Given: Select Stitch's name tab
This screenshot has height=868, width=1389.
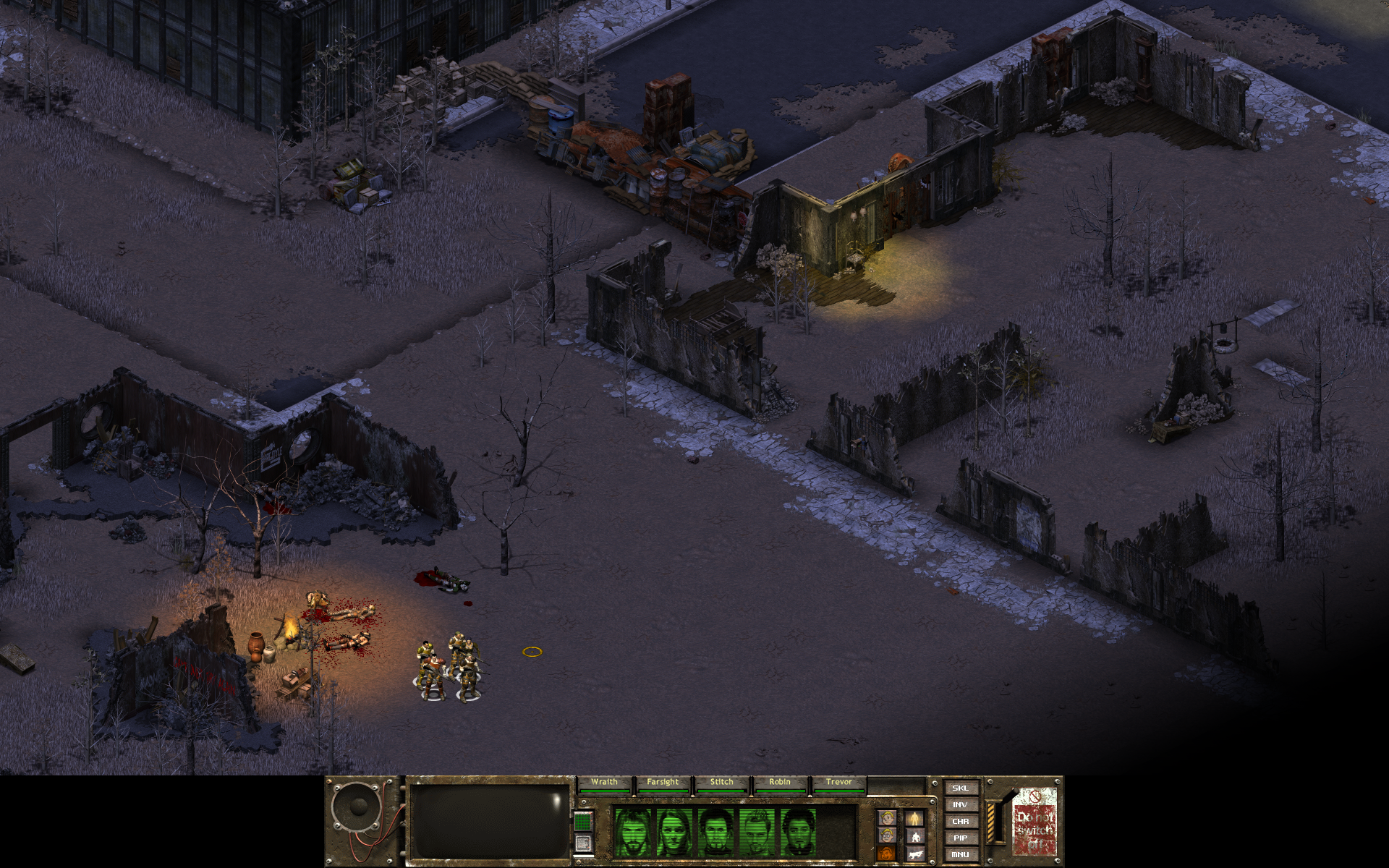Looking at the screenshot, I should [721, 782].
